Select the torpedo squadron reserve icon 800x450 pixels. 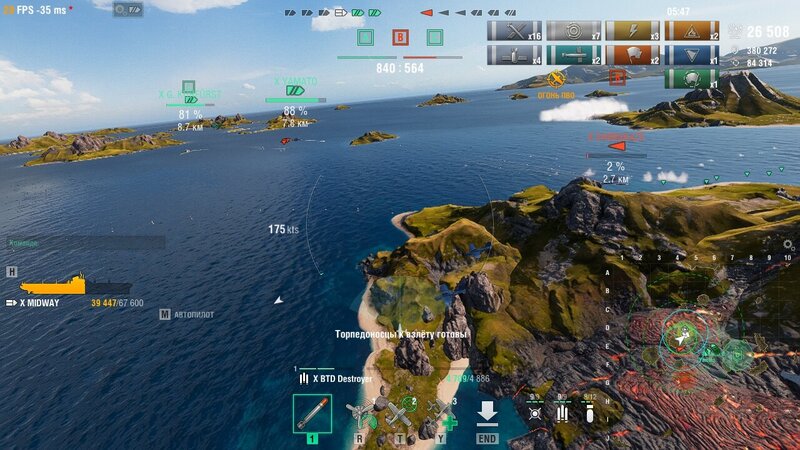click(x=562, y=412)
